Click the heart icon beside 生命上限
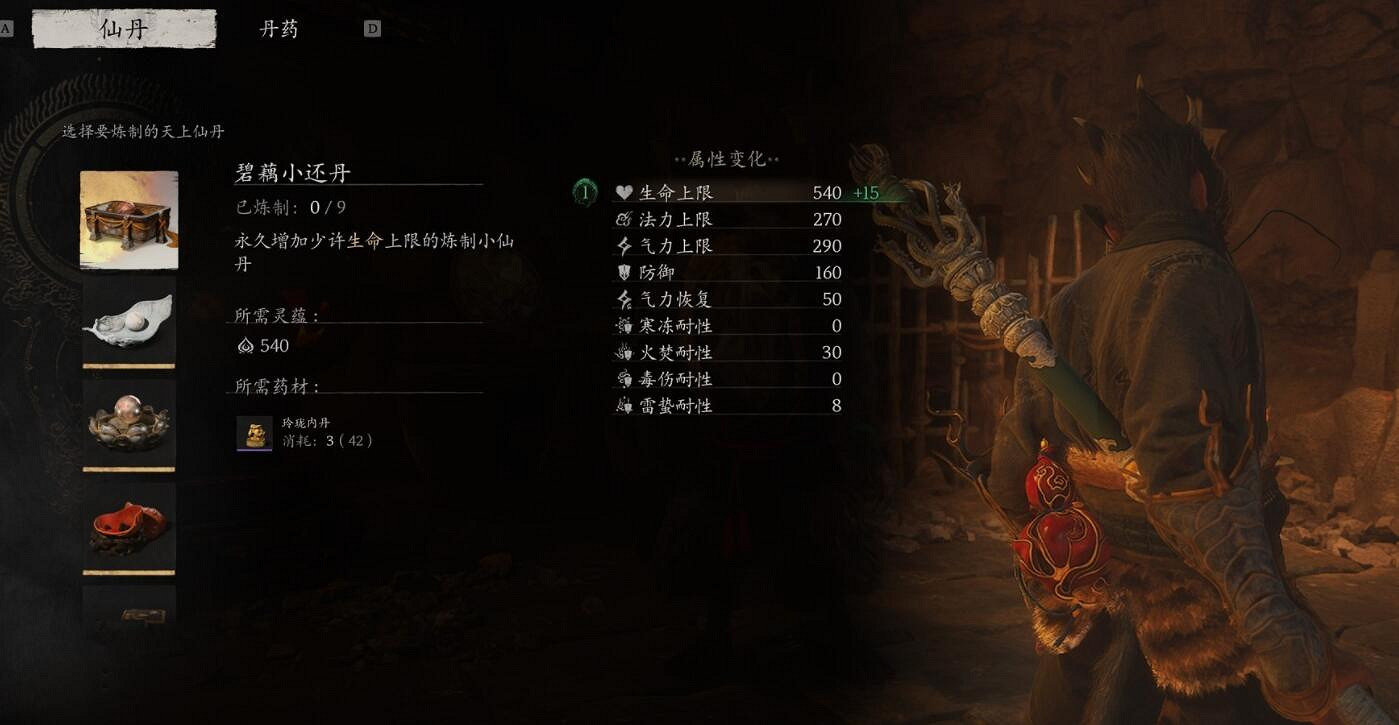This screenshot has height=725, width=1399. point(622,192)
